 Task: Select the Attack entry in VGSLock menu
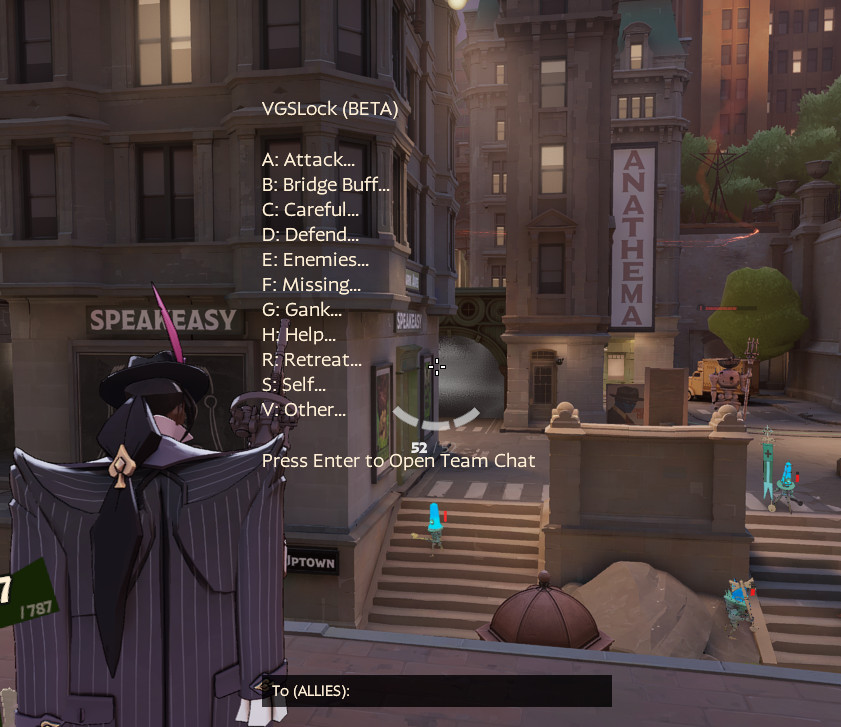[308, 160]
